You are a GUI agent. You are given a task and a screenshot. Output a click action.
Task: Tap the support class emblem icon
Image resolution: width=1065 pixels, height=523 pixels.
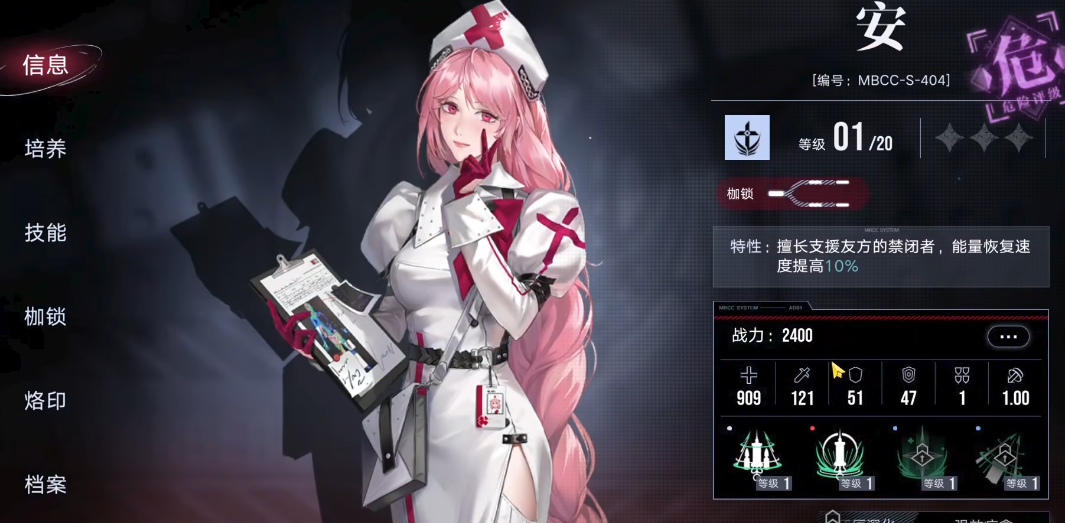coord(747,138)
